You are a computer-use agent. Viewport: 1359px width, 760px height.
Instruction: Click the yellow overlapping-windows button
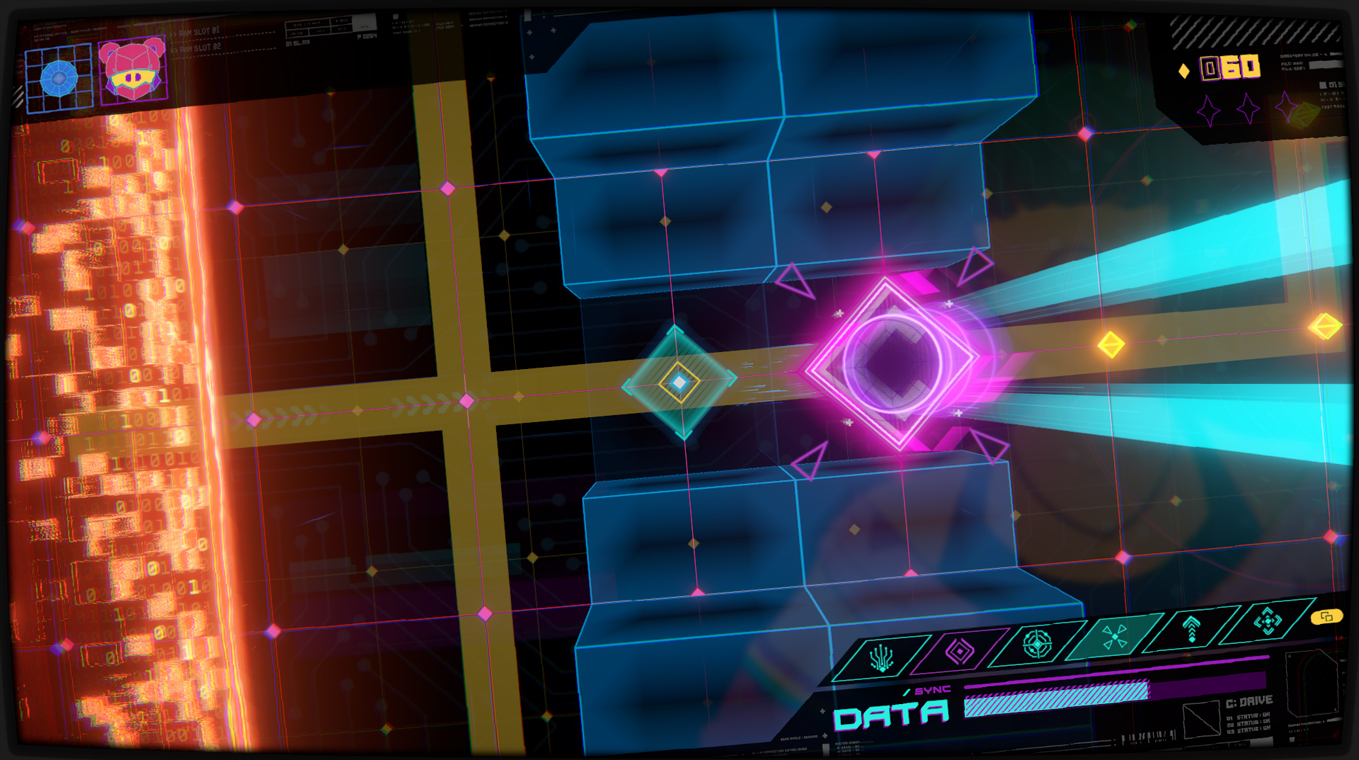click(x=1327, y=617)
